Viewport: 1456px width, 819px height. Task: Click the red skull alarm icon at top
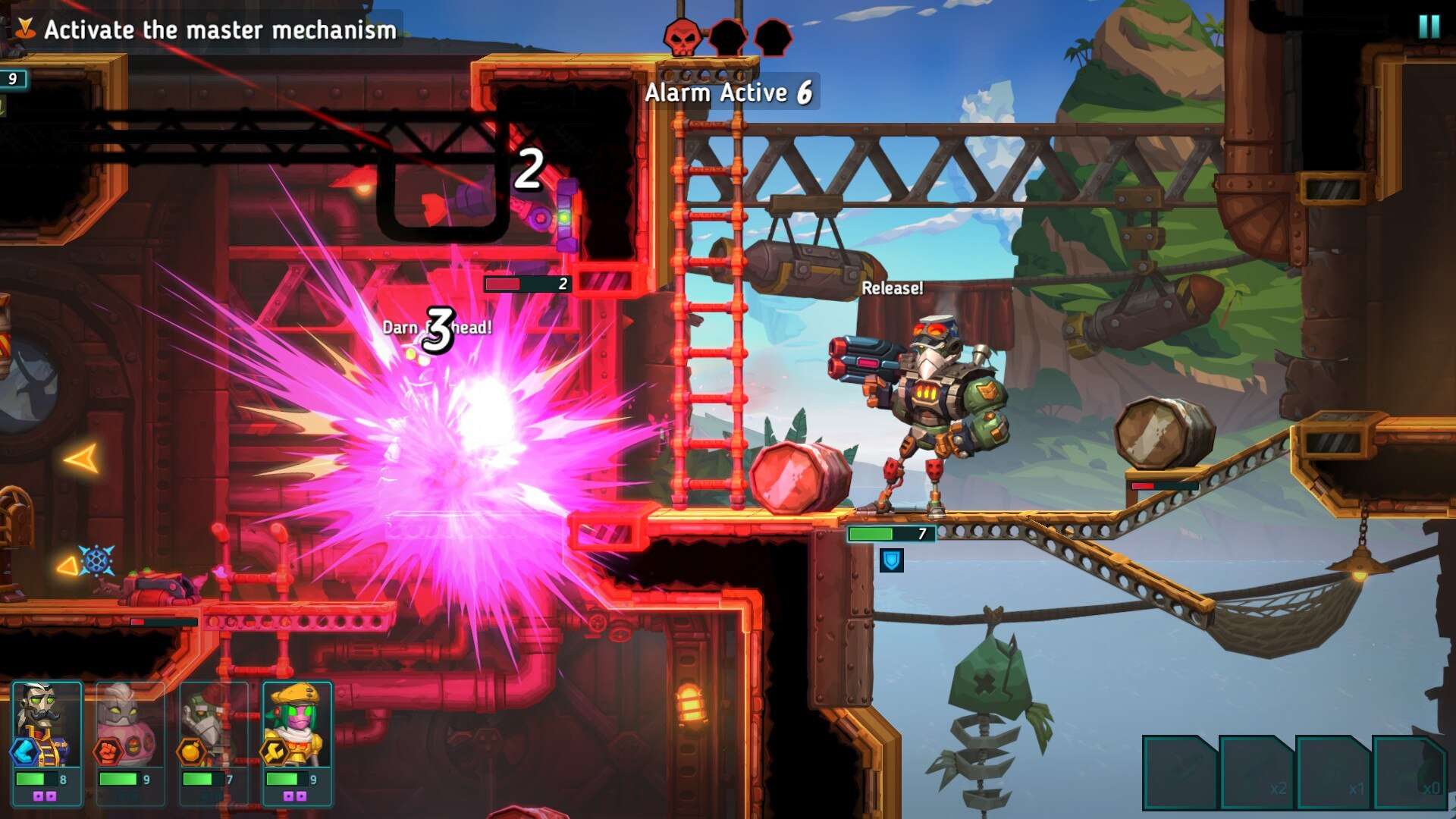(x=681, y=37)
